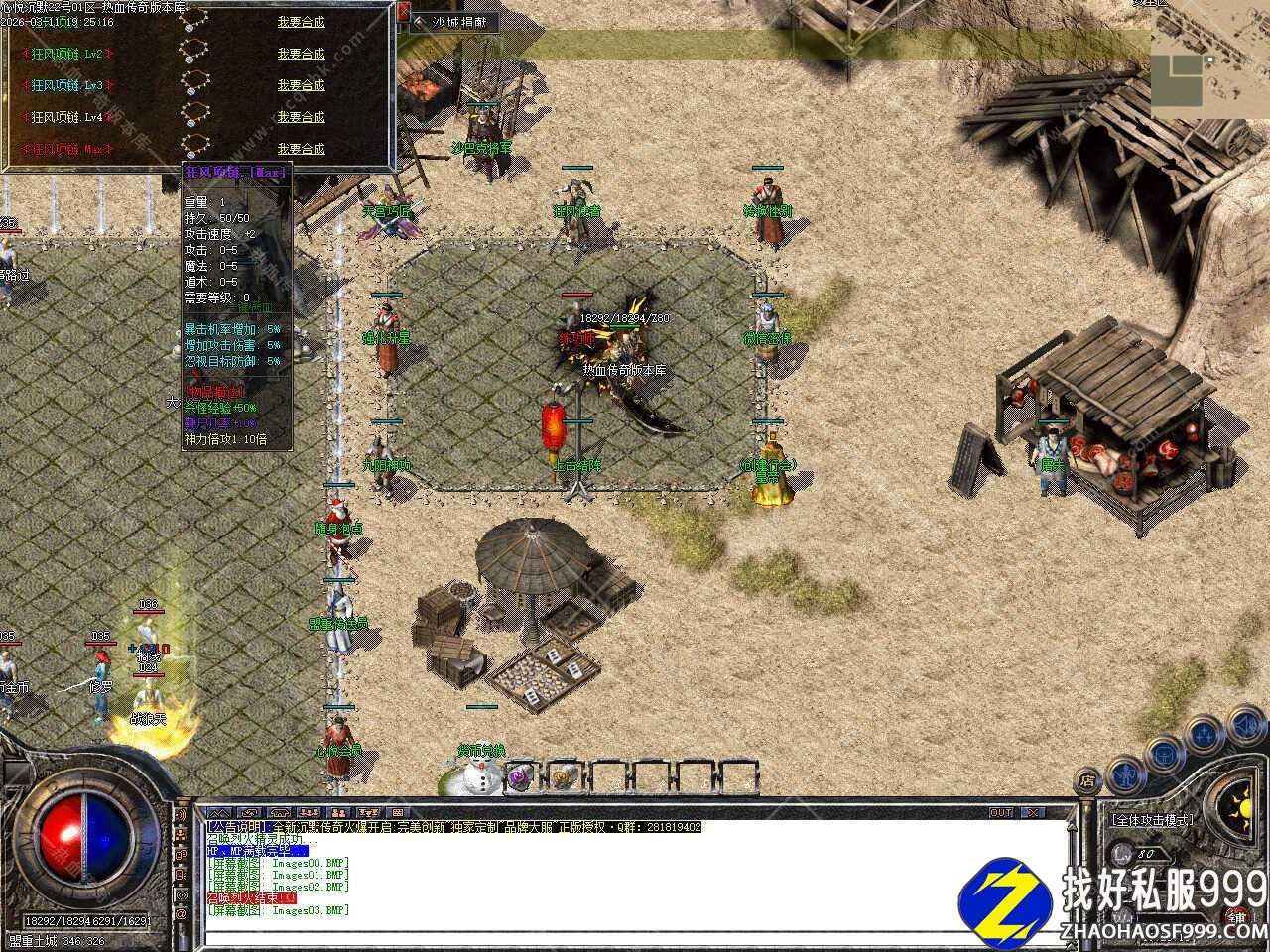
Task: Open the red 铺 stall button
Action: tap(1236, 915)
